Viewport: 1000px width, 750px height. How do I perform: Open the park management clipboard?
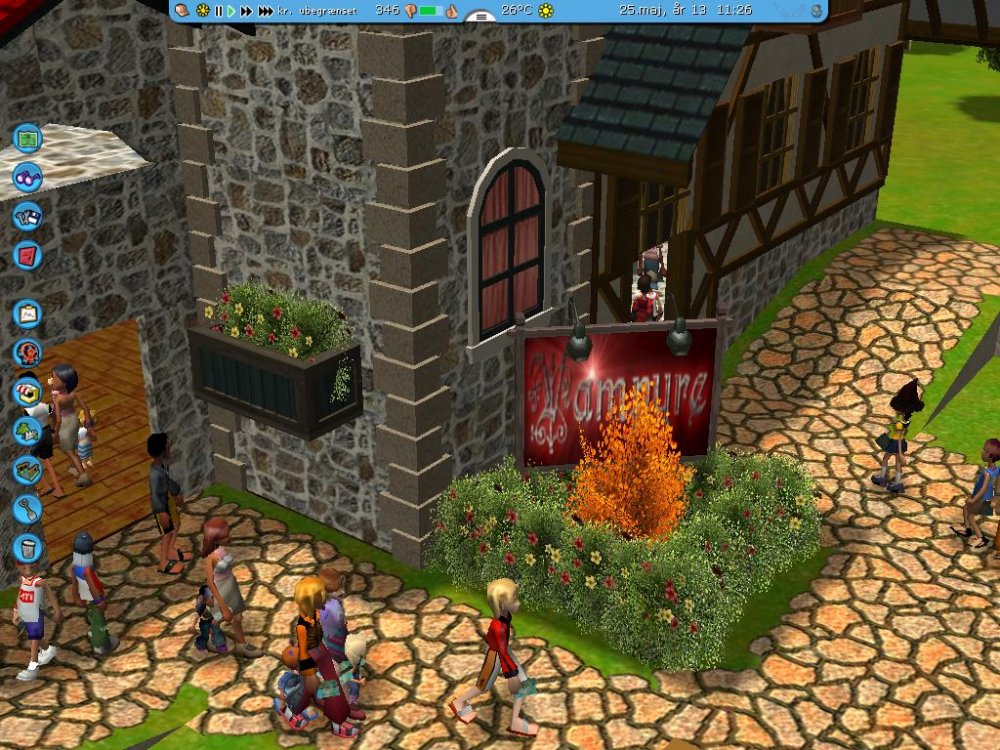coord(27,314)
